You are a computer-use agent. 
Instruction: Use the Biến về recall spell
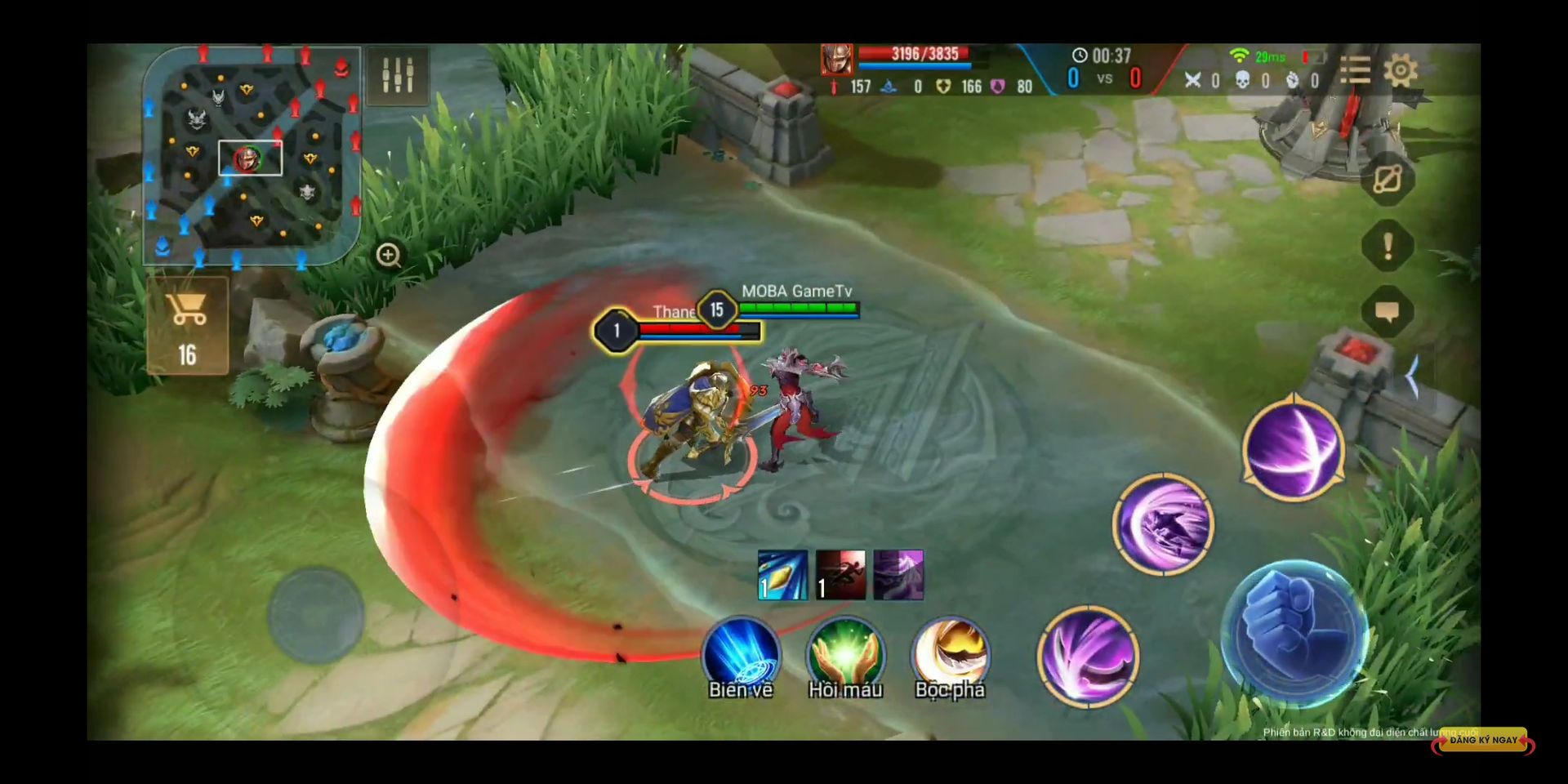(741, 656)
